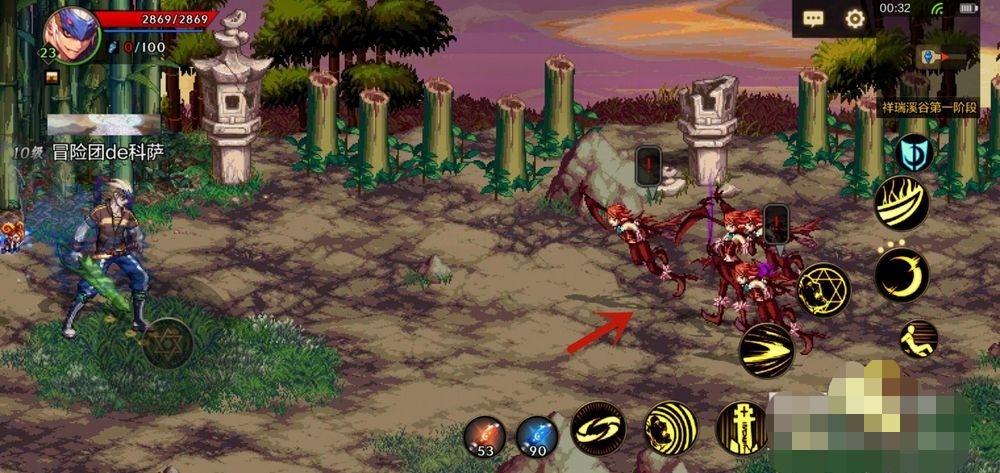Open the chat speech-bubble icon
This screenshot has width=1000, height=473.
click(813, 19)
